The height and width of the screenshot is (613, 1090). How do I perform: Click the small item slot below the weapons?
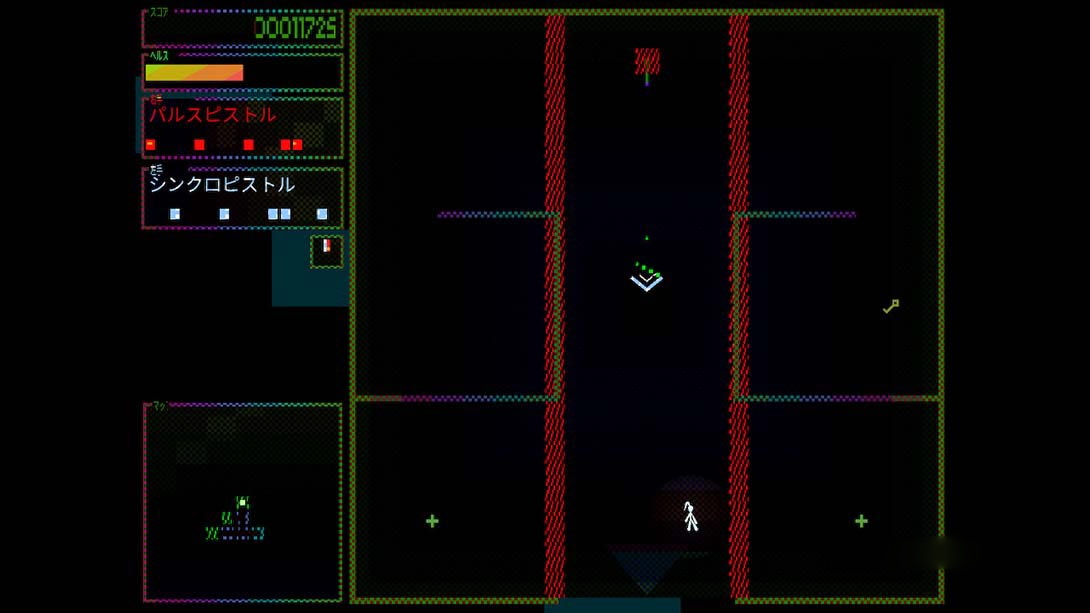tap(326, 251)
